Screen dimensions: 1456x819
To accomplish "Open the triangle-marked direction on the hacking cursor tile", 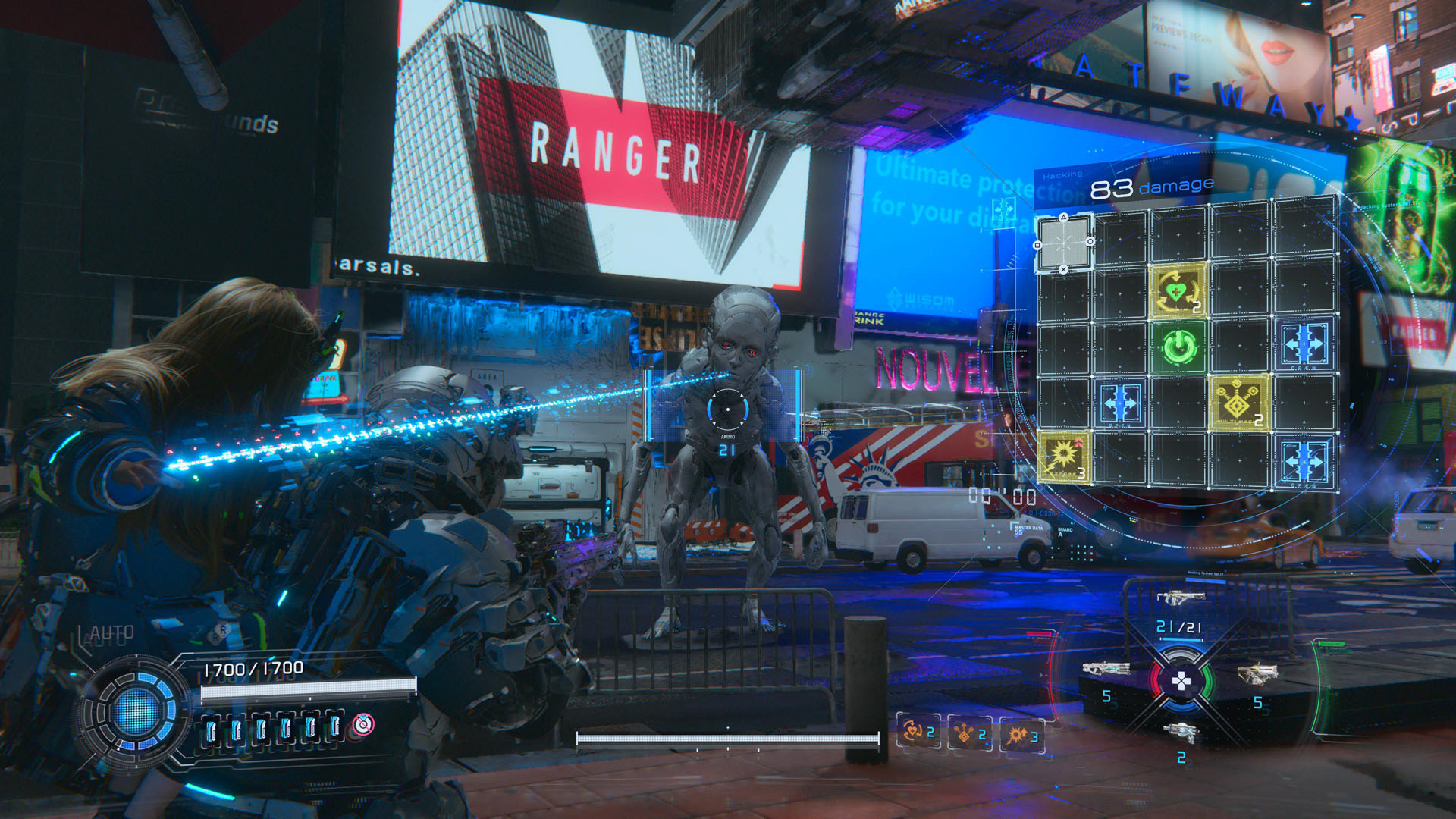I will tap(1063, 218).
